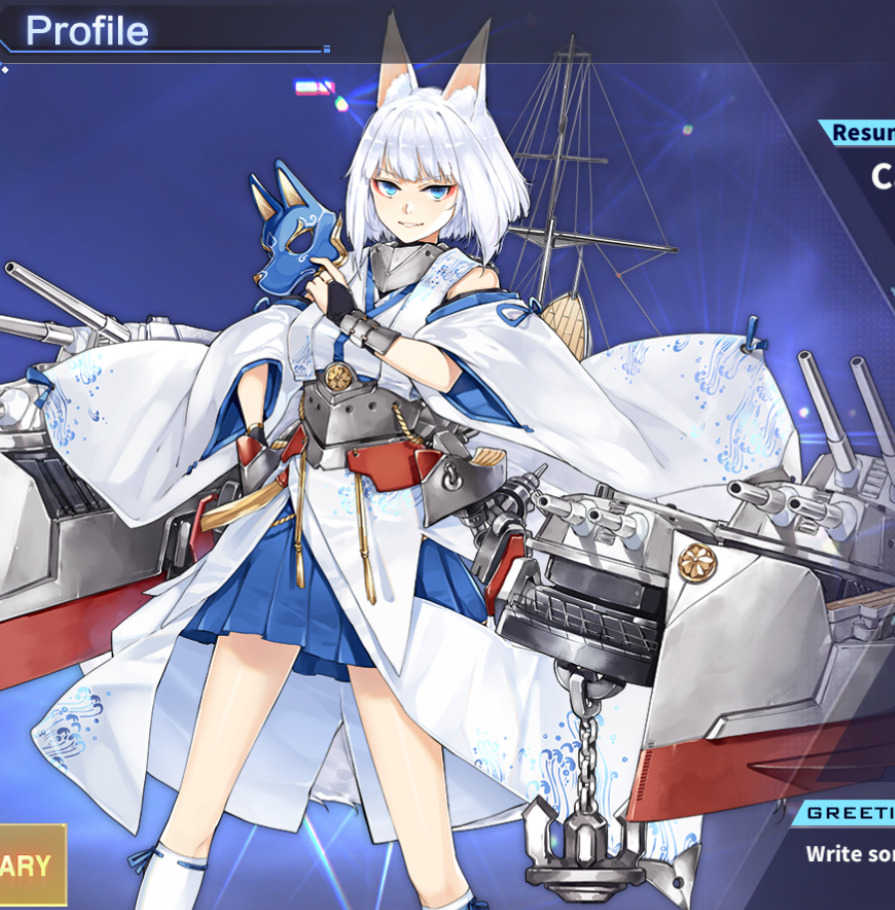Select the greeting message text field
Image resolution: width=895 pixels, height=910 pixels.
pyautogui.click(x=851, y=854)
